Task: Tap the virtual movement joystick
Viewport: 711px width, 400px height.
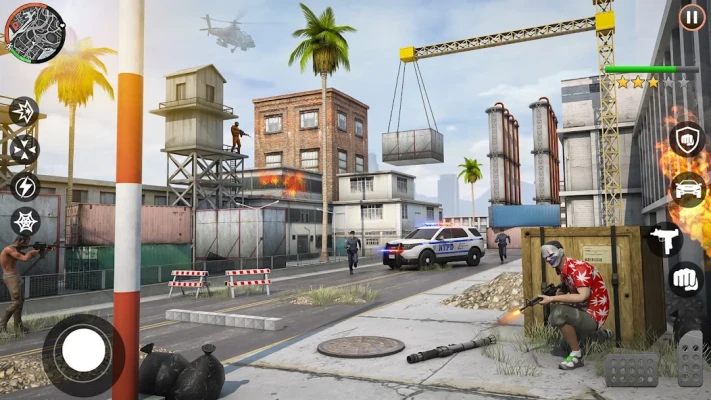Action: coord(84,353)
